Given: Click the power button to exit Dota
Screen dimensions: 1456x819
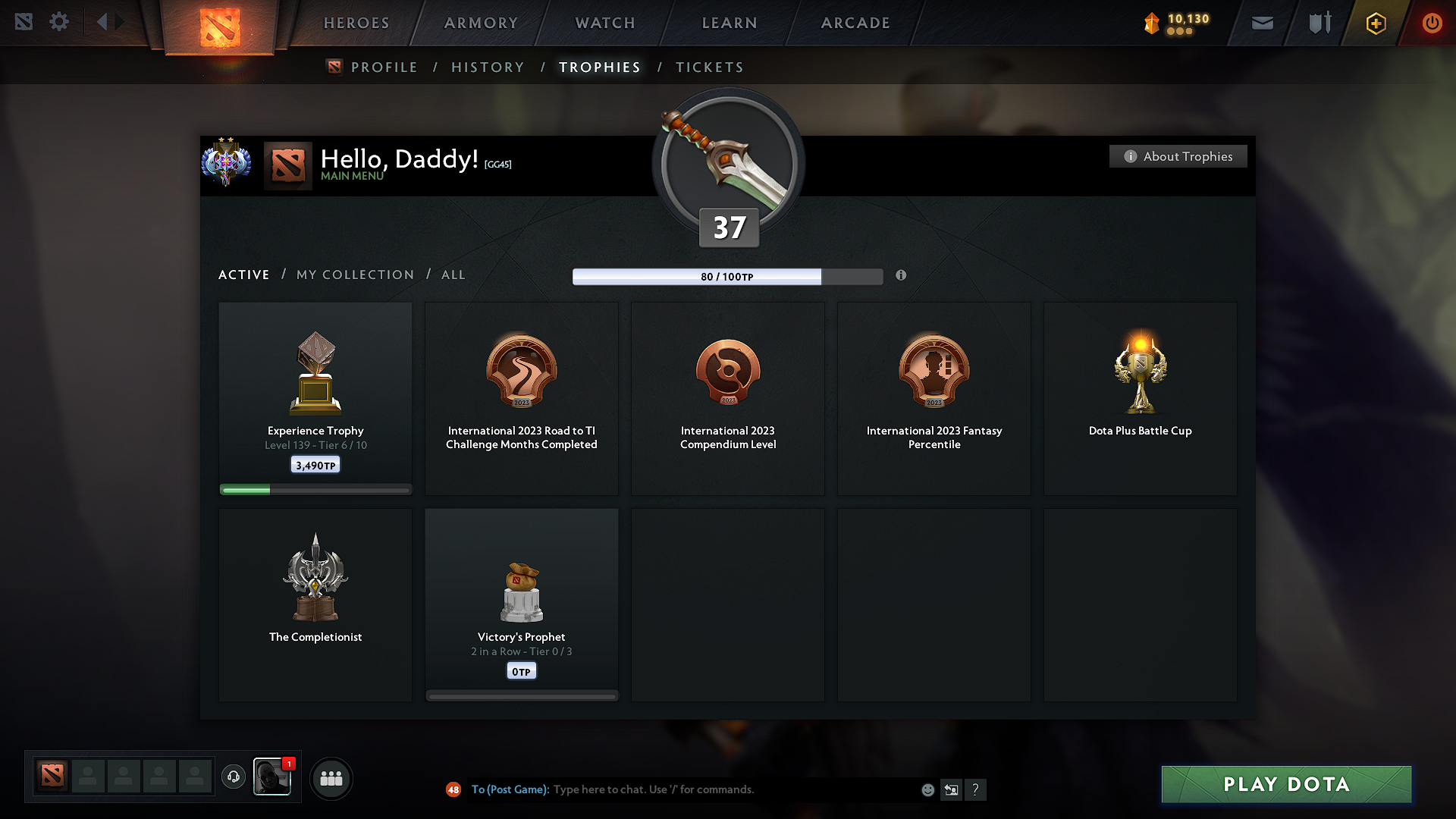Looking at the screenshot, I should pyautogui.click(x=1432, y=23).
